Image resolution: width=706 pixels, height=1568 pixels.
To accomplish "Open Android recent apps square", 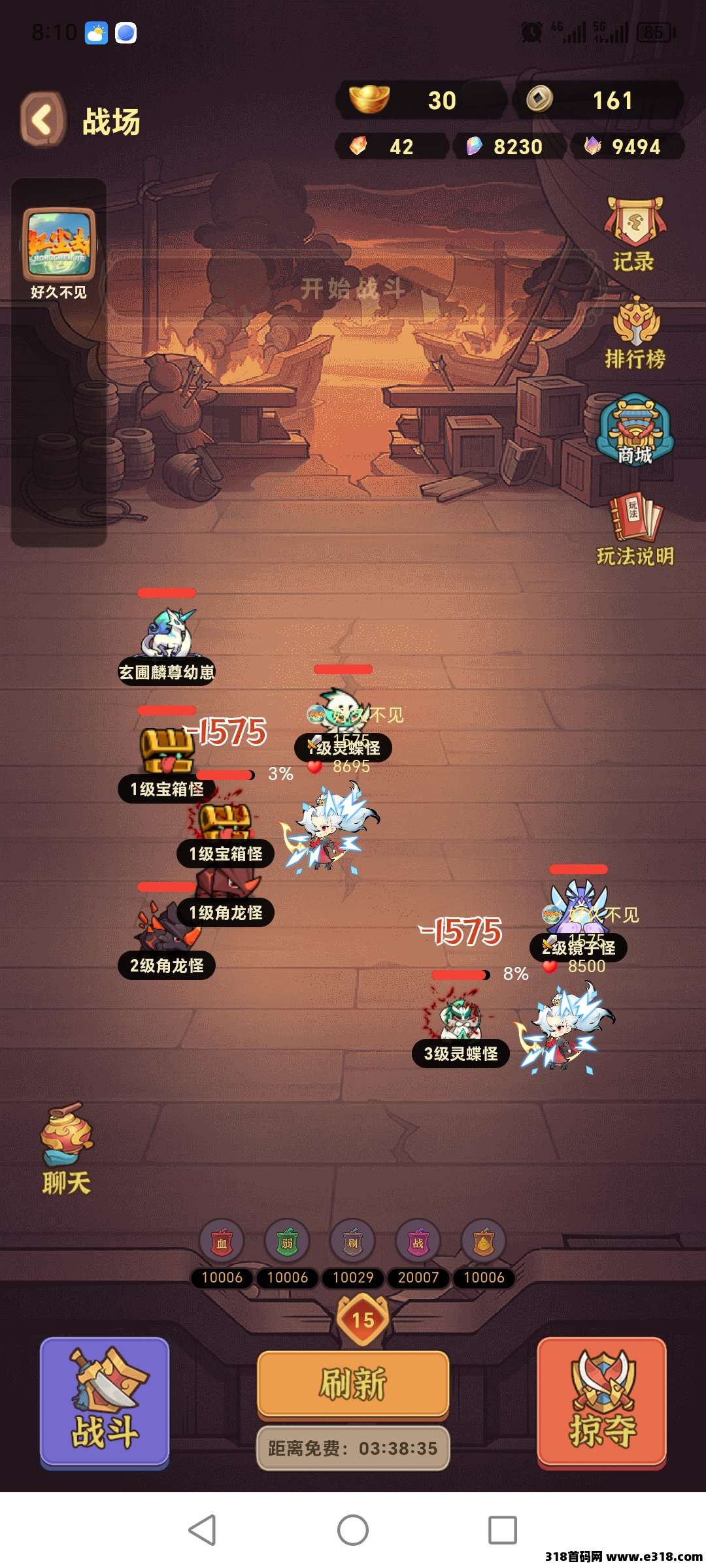I will (x=503, y=1529).
